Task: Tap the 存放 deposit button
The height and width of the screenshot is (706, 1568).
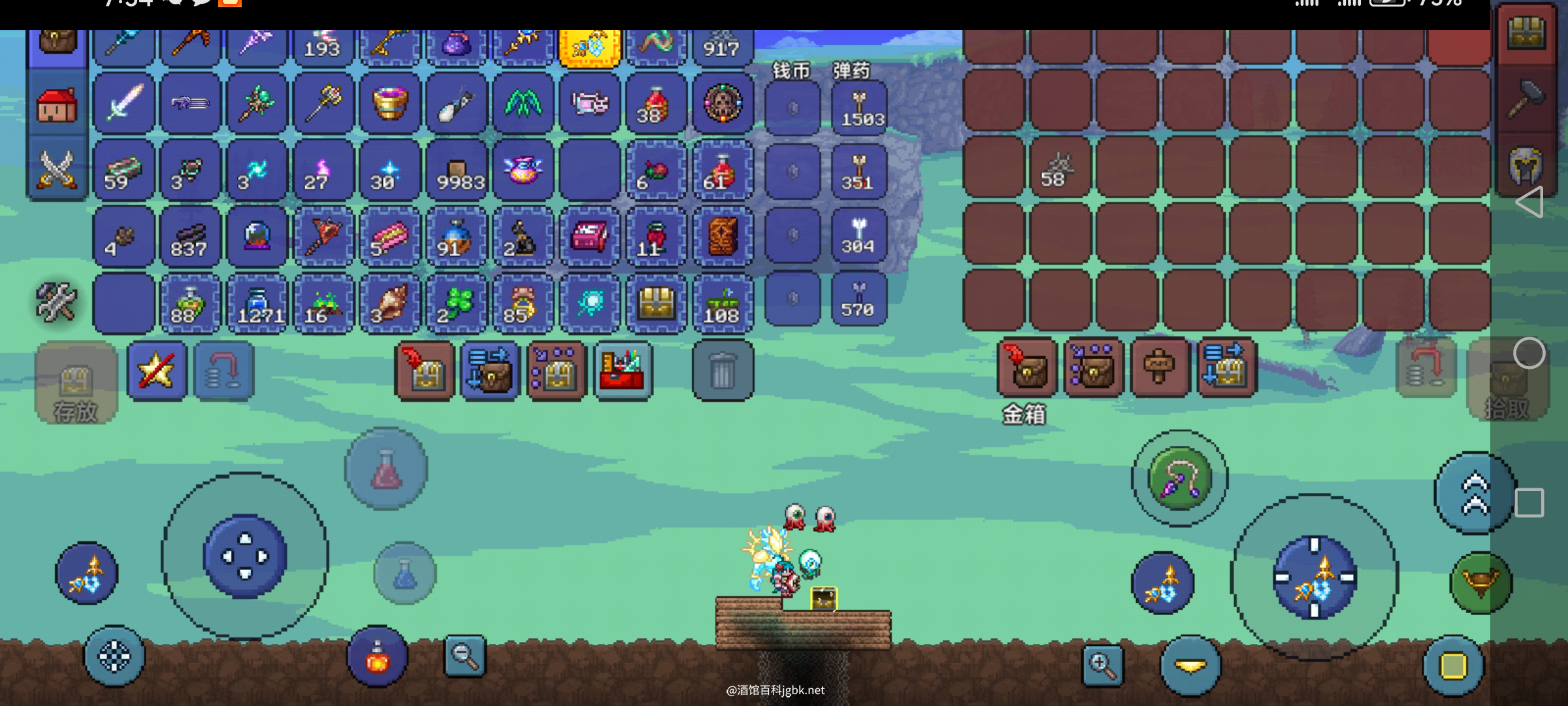Action: 76,383
